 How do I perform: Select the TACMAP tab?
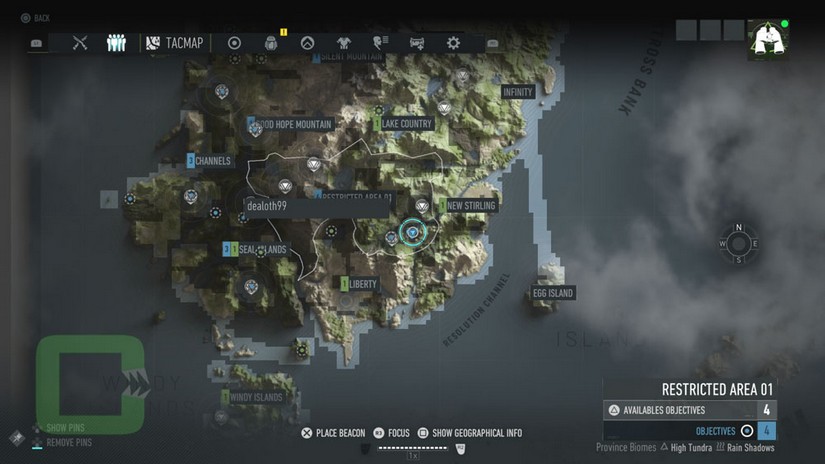coord(176,43)
